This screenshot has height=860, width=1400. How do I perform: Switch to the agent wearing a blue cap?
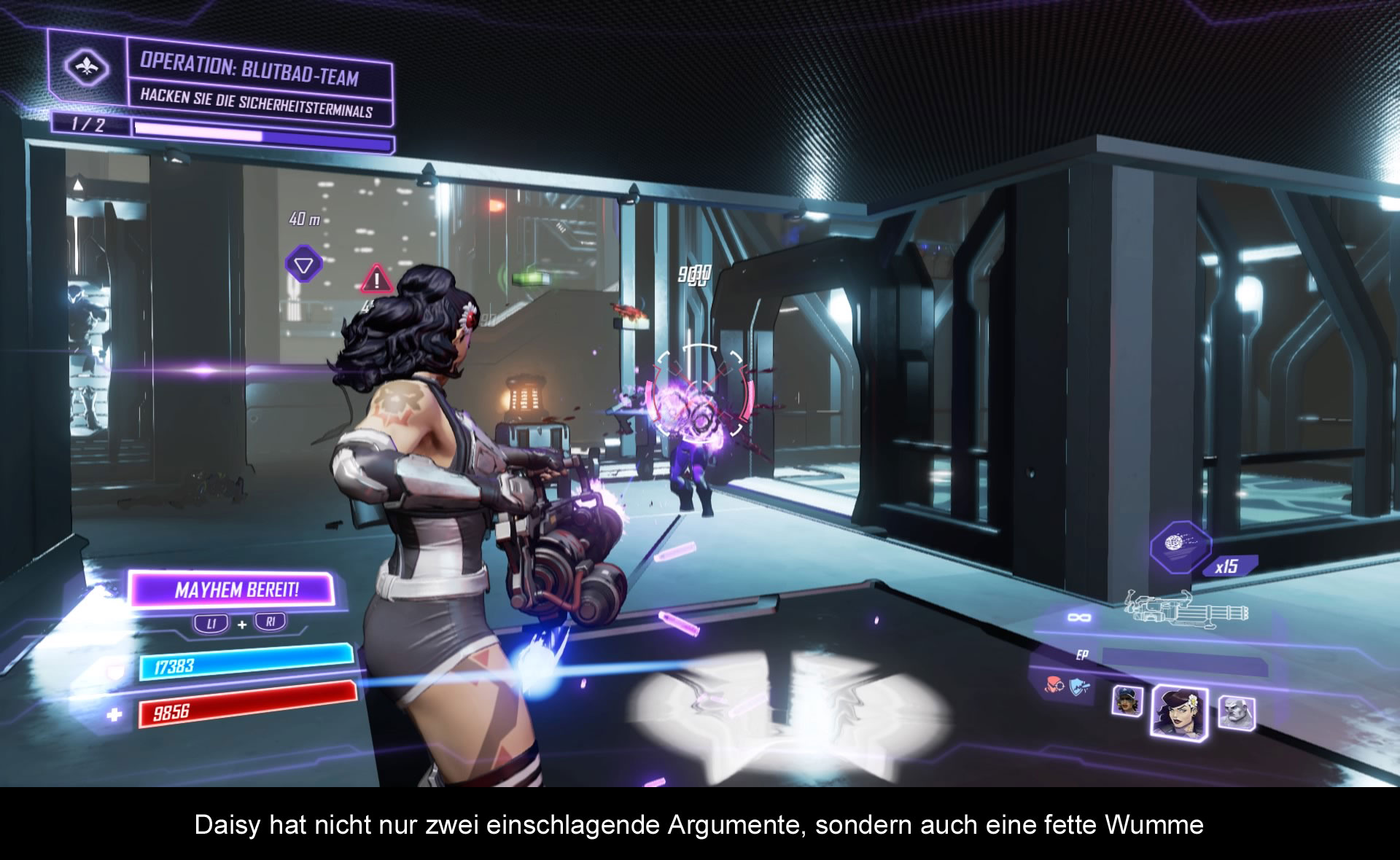[1127, 701]
